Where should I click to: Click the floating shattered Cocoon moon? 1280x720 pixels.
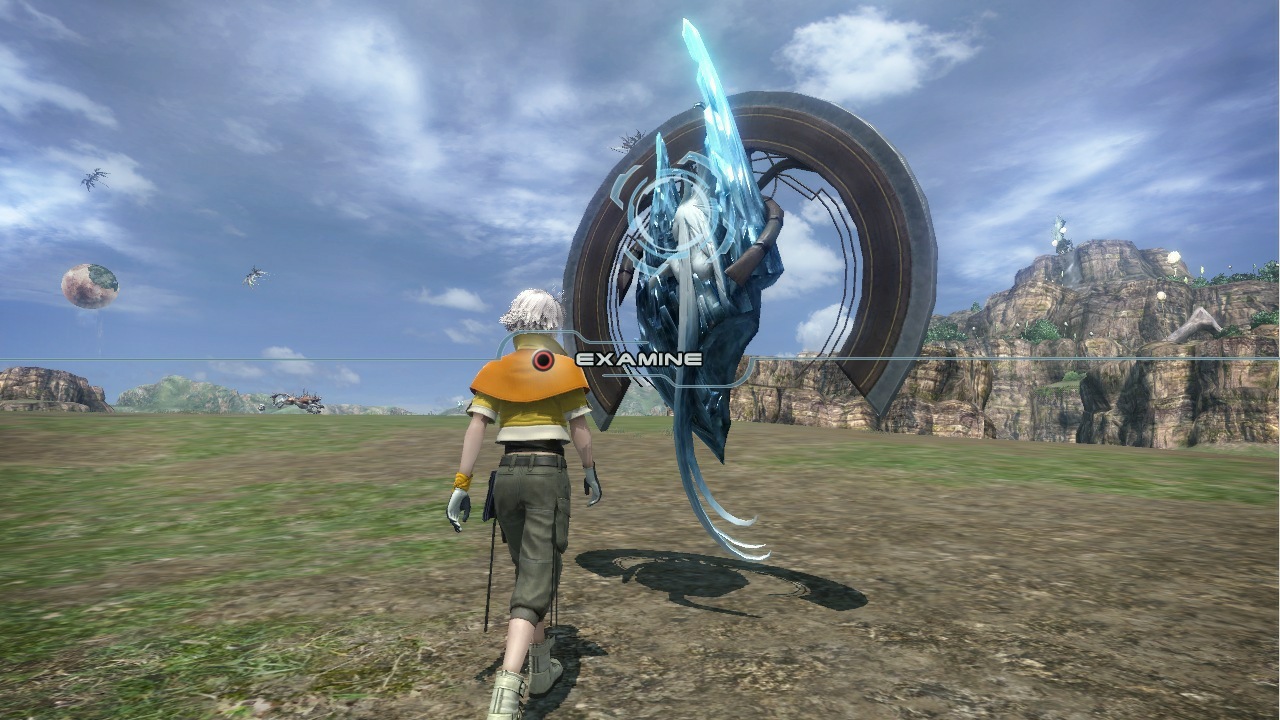pos(90,283)
